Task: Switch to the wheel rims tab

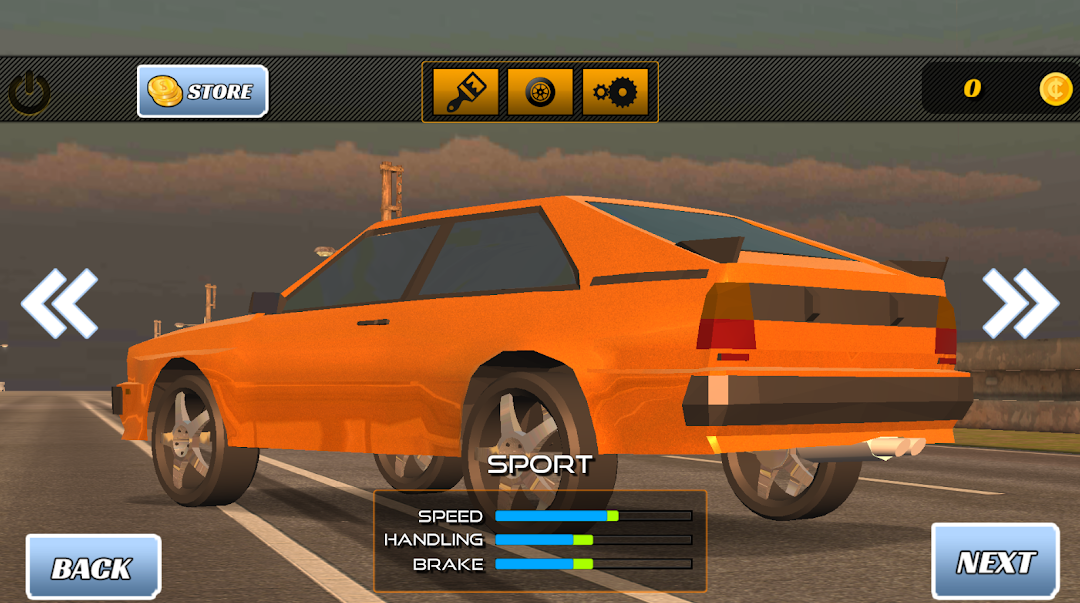Action: tap(540, 92)
